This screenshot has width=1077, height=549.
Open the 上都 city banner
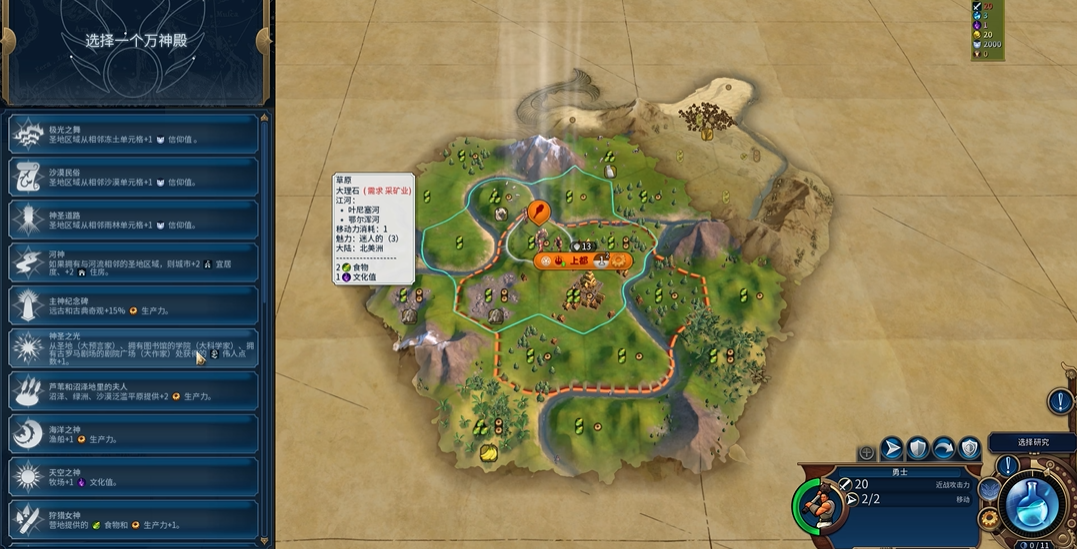pos(579,261)
